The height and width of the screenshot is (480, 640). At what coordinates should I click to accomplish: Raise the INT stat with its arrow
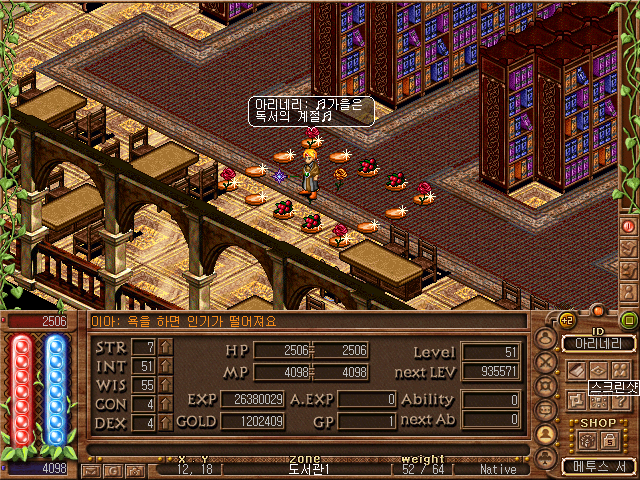pyautogui.click(x=166, y=365)
